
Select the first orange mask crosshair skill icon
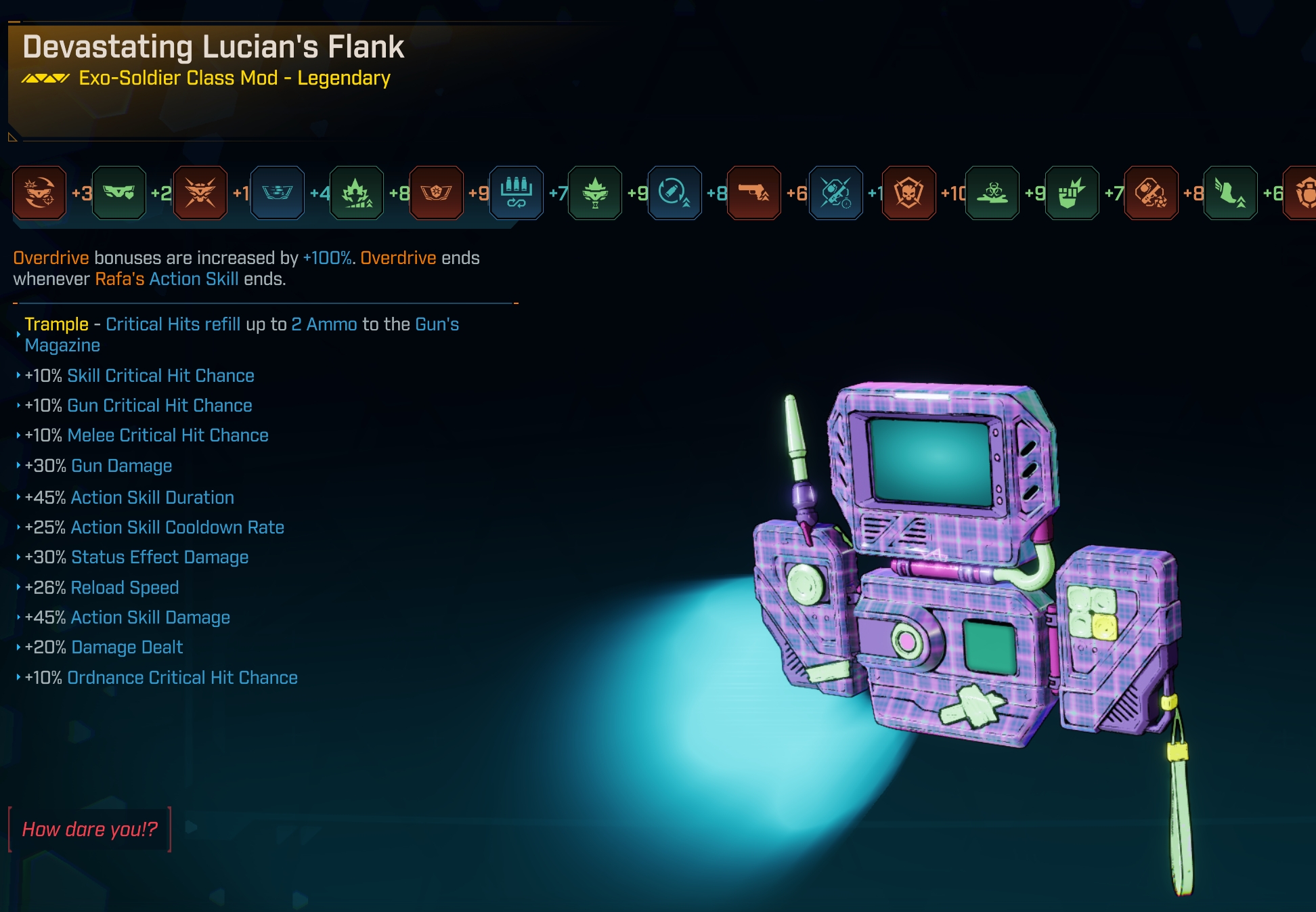coord(39,193)
